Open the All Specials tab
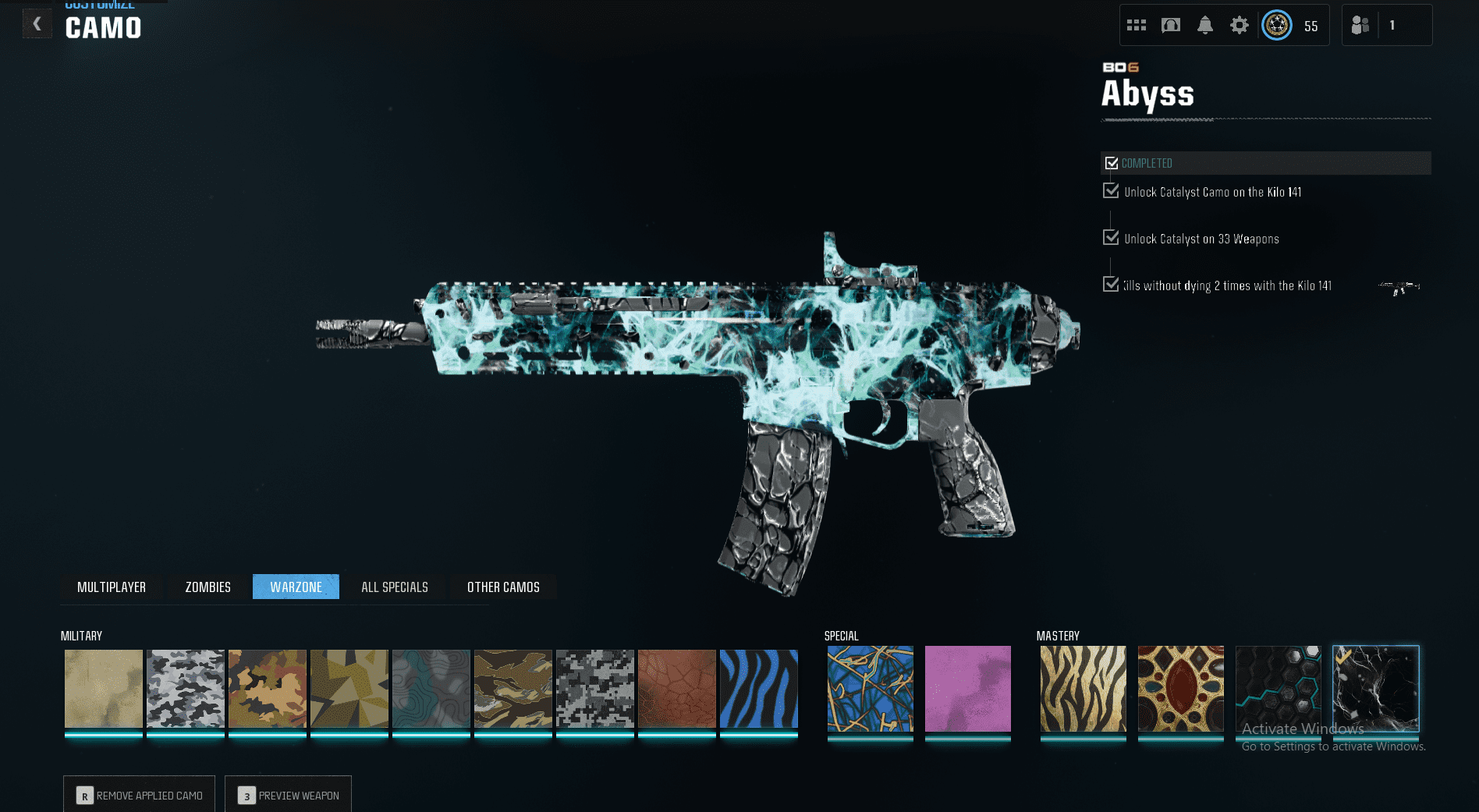Screen dimensions: 1479x812 [395, 587]
